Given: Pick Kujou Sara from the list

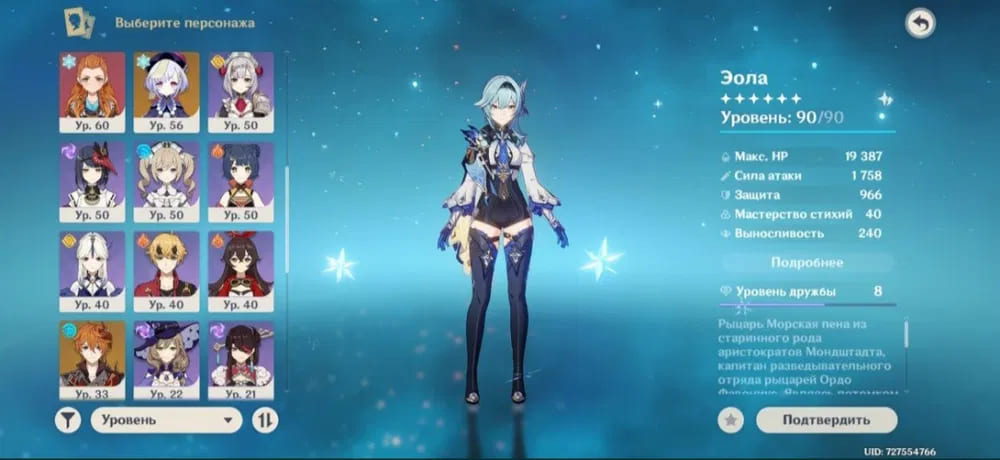Looking at the screenshot, I should pos(92,180).
